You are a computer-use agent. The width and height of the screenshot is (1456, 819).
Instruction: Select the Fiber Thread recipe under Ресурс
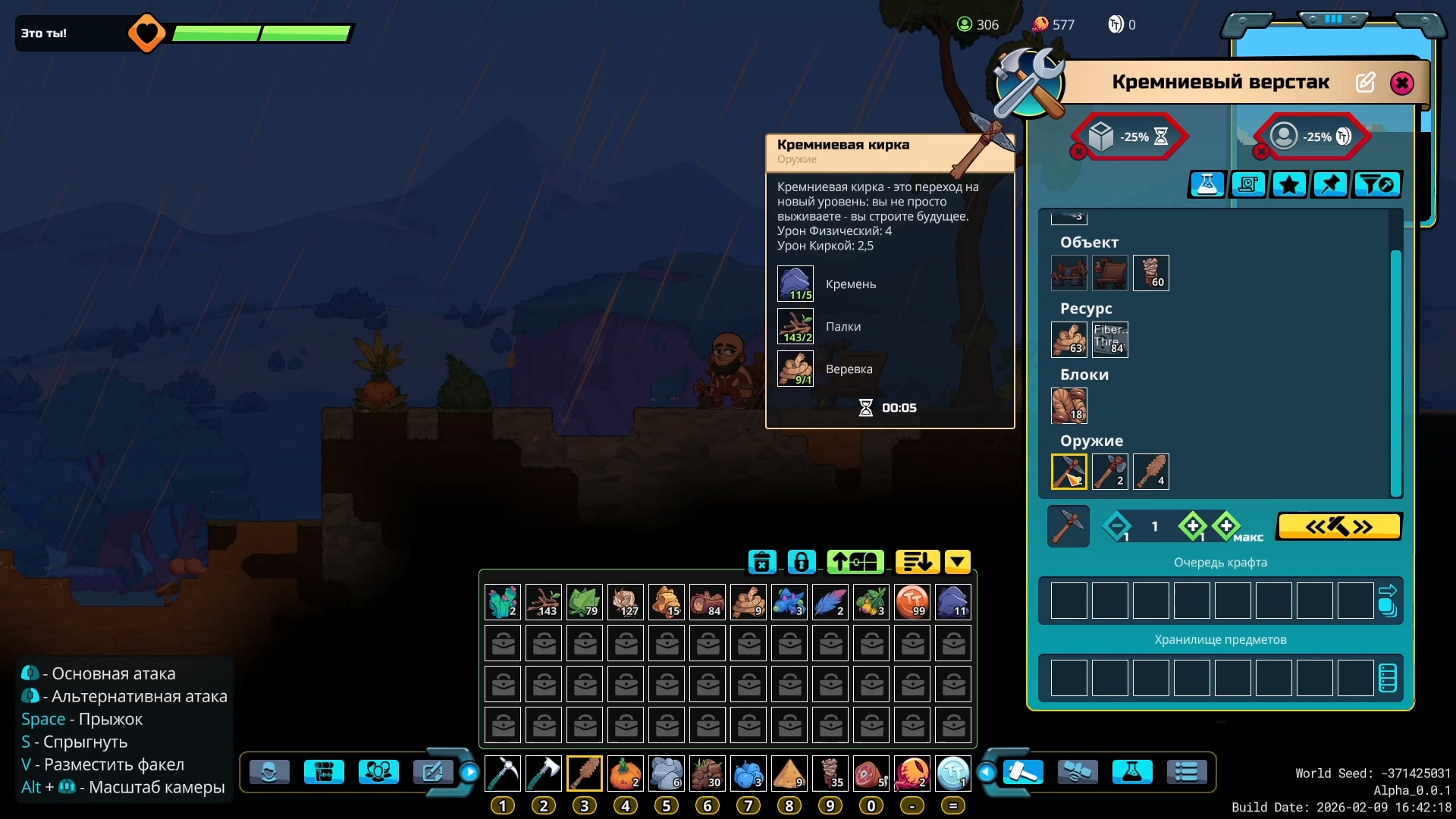1110,340
